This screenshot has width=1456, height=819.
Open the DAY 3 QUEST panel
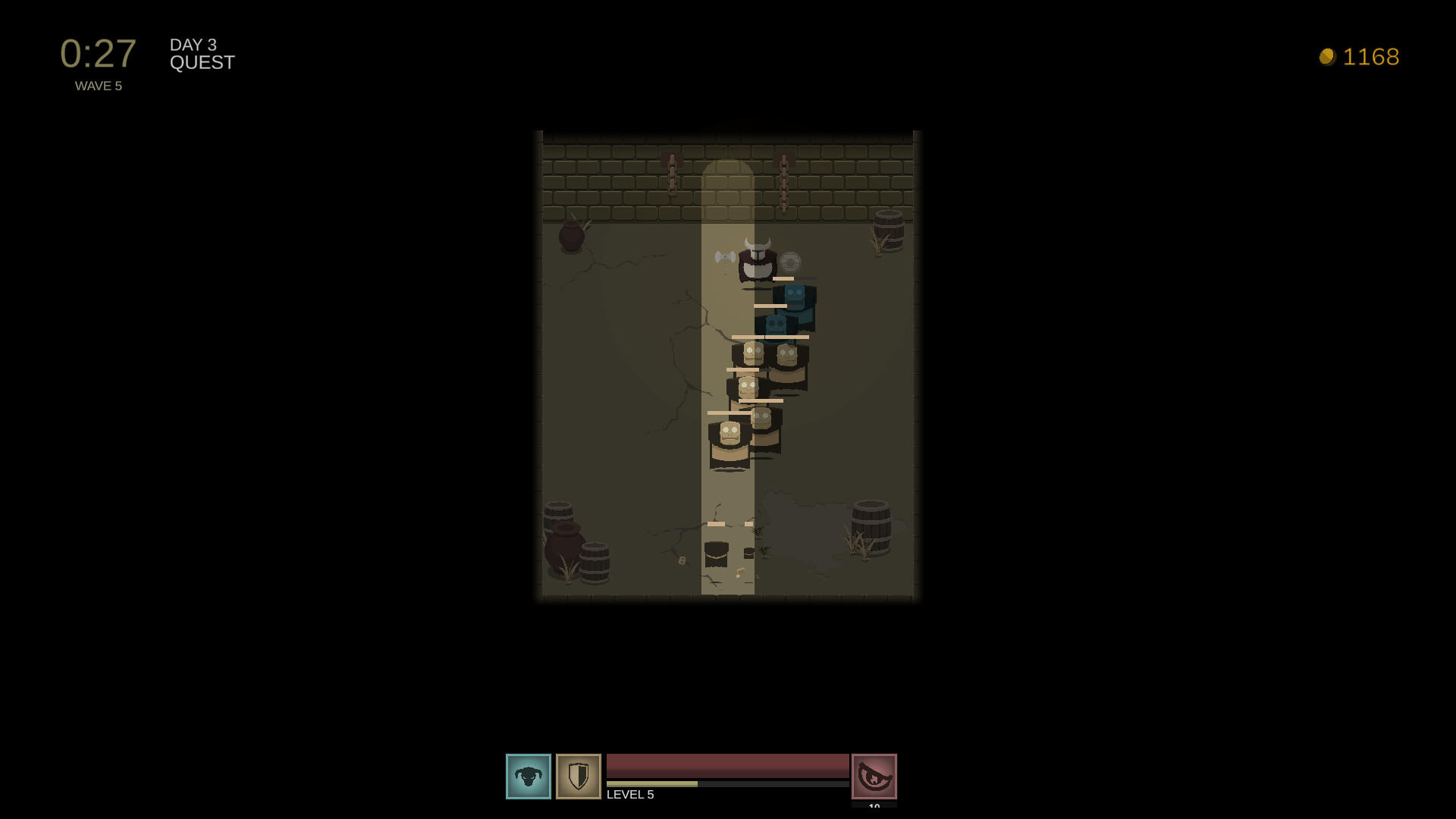(x=201, y=53)
